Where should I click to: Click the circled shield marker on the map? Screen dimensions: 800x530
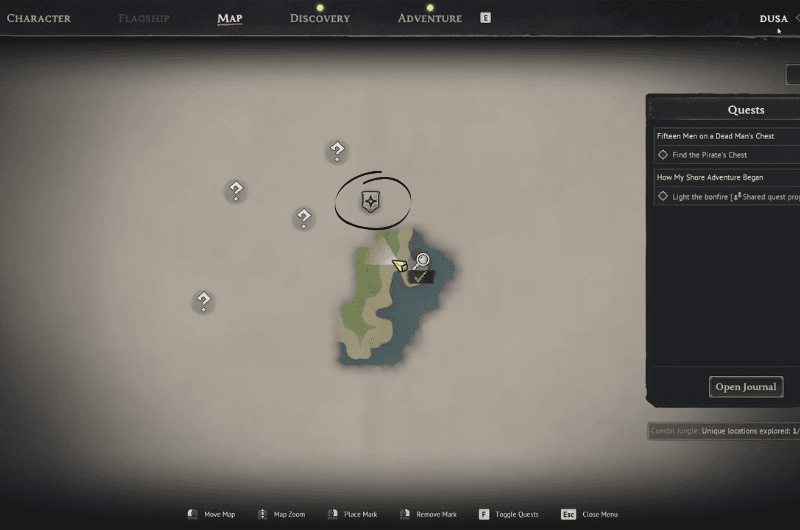(371, 201)
